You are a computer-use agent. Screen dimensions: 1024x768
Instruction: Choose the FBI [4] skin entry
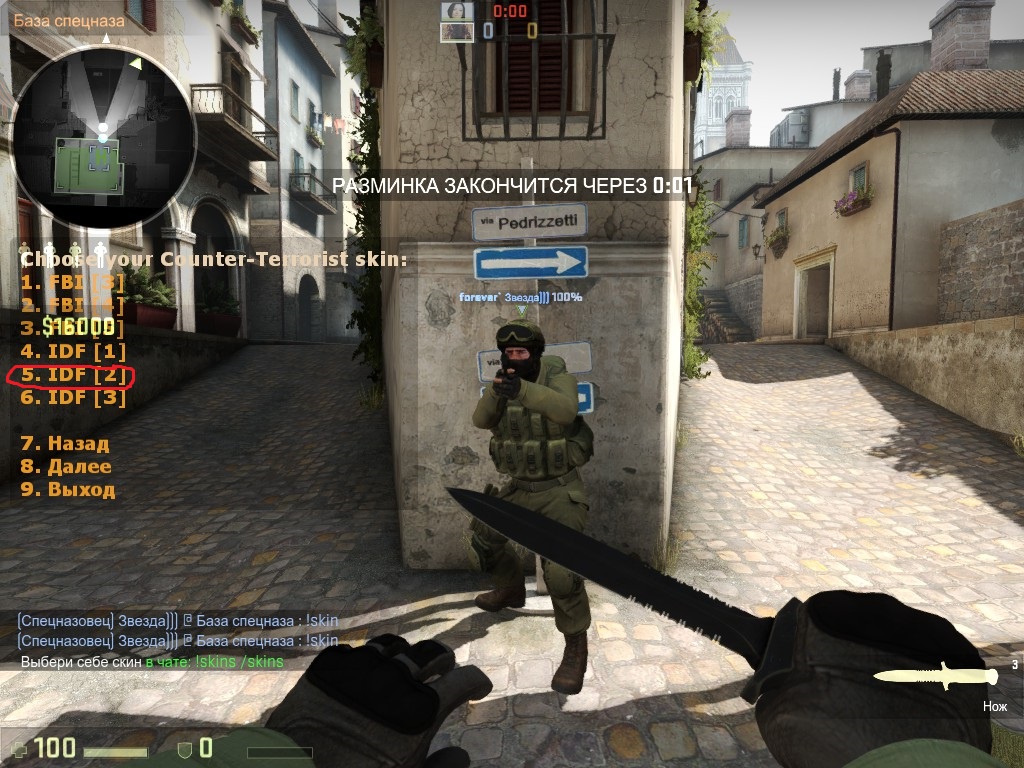point(73,305)
